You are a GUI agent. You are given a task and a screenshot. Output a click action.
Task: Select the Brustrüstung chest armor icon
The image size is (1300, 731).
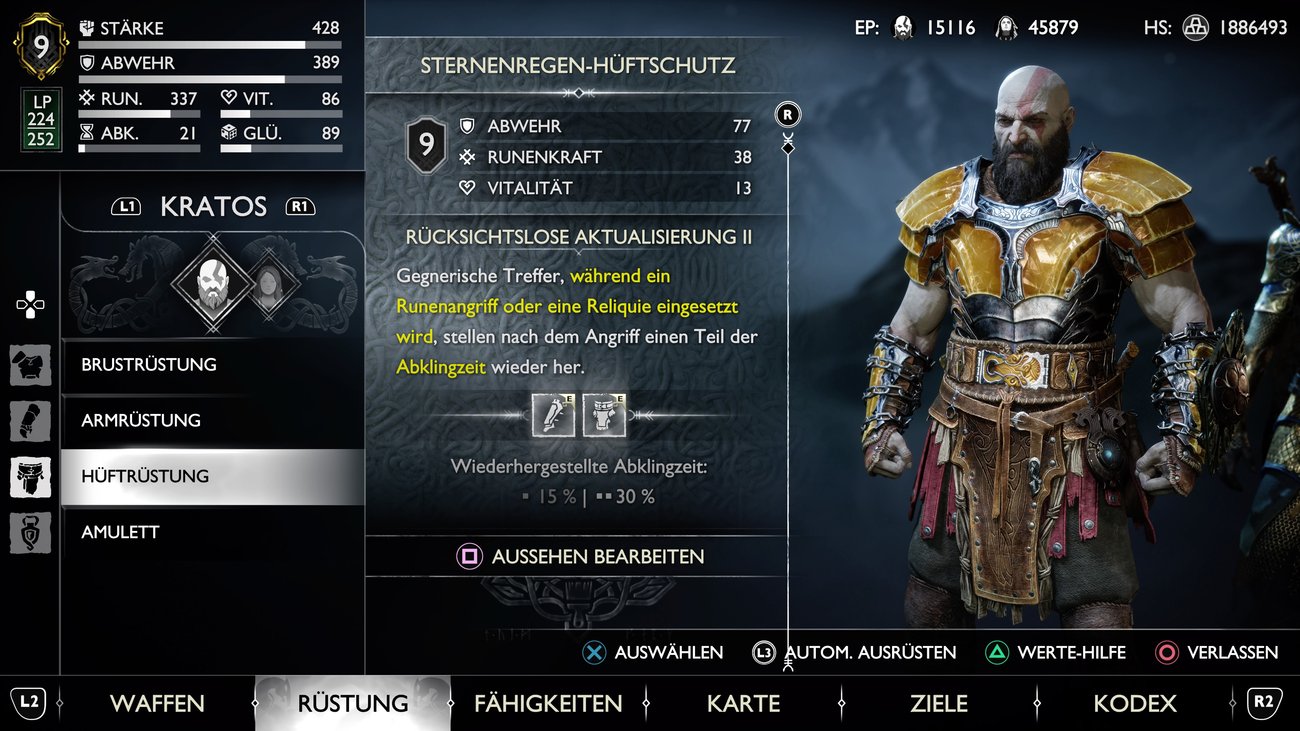click(30, 364)
